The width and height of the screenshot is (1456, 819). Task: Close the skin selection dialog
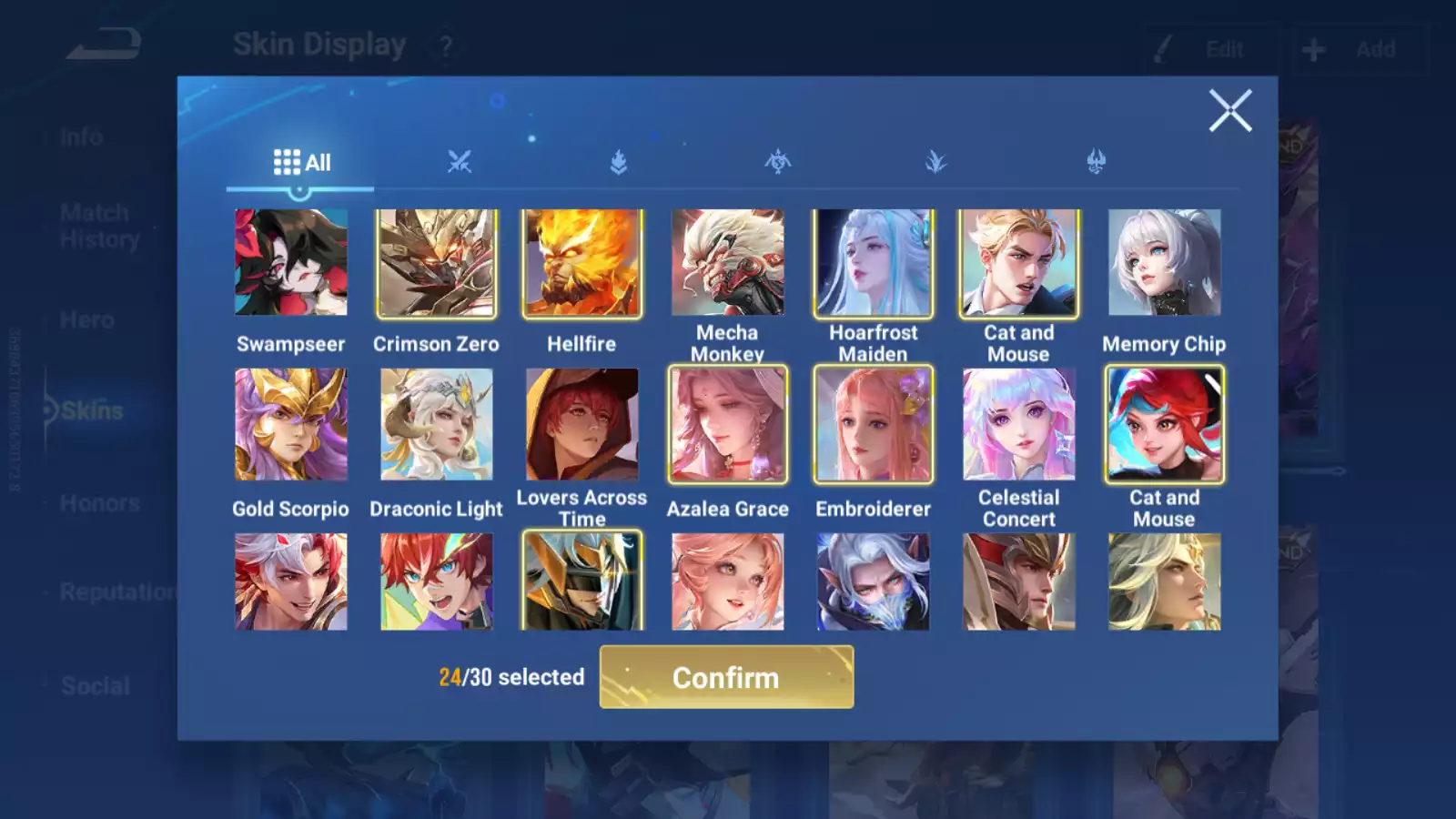tap(1230, 111)
